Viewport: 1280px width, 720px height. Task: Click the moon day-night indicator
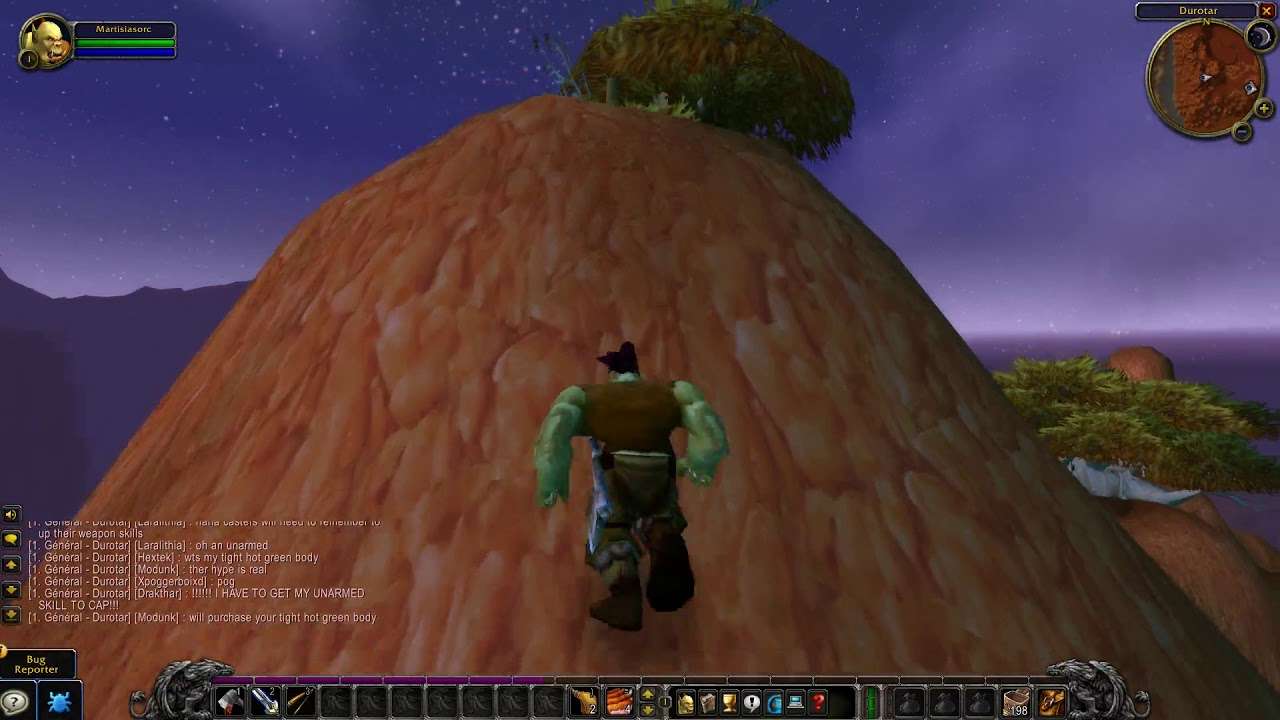pos(1258,37)
